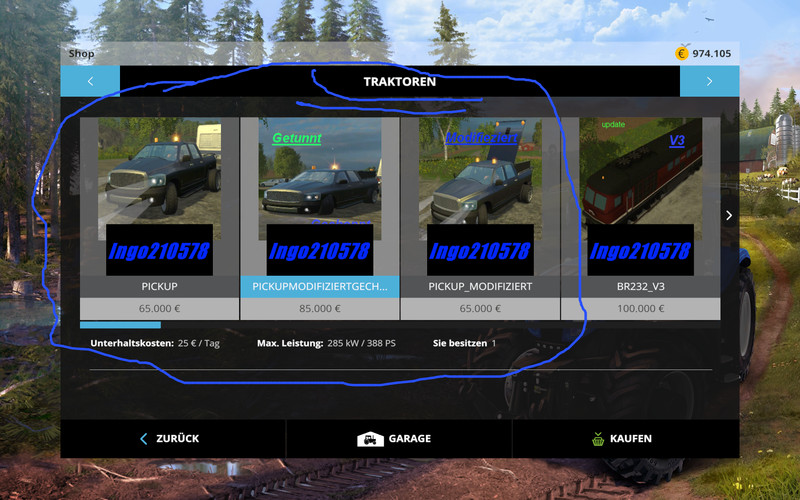Click the ZURÜCK back button
The height and width of the screenshot is (500, 800).
173,438
